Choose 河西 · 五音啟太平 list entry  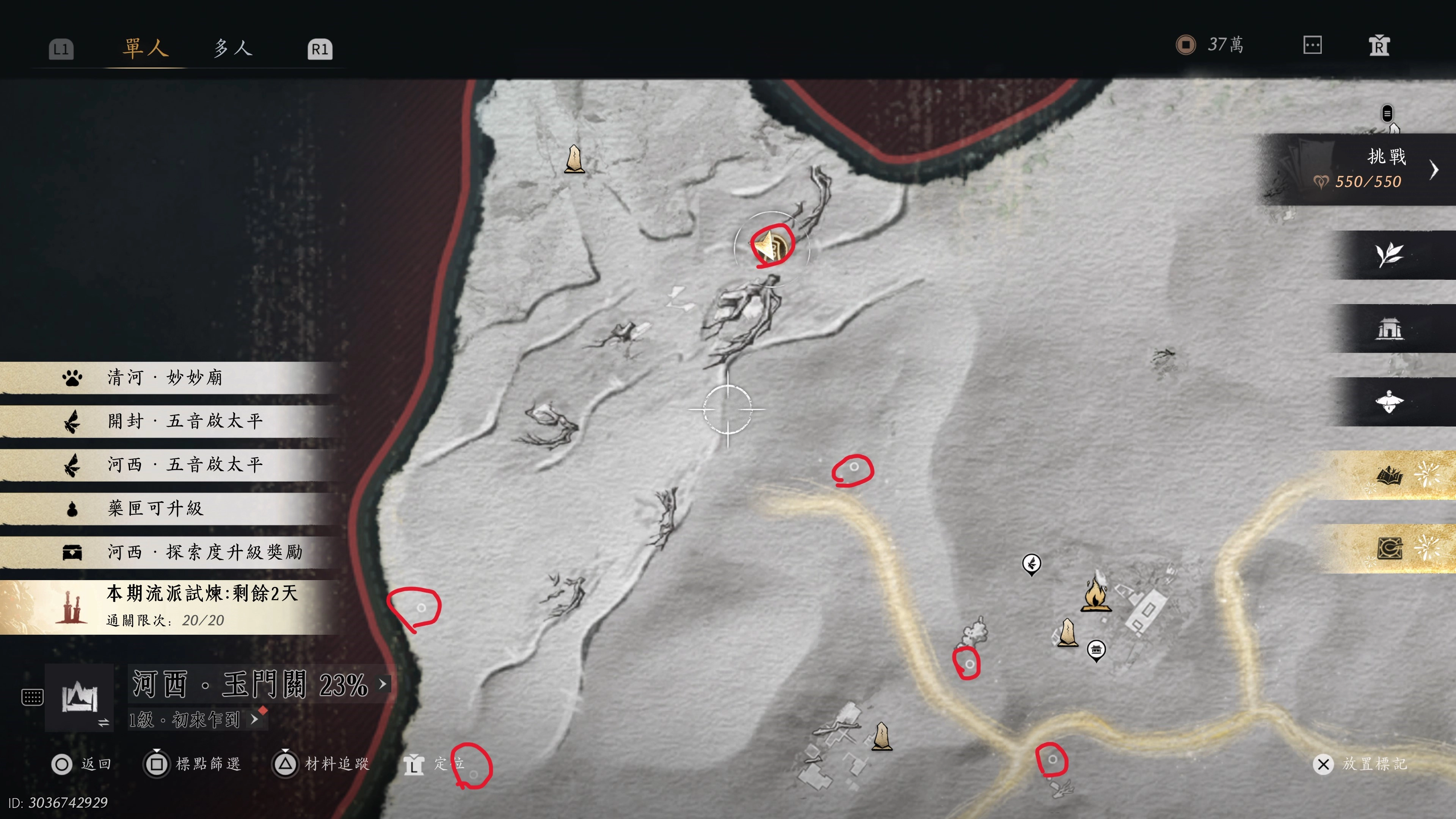click(185, 464)
